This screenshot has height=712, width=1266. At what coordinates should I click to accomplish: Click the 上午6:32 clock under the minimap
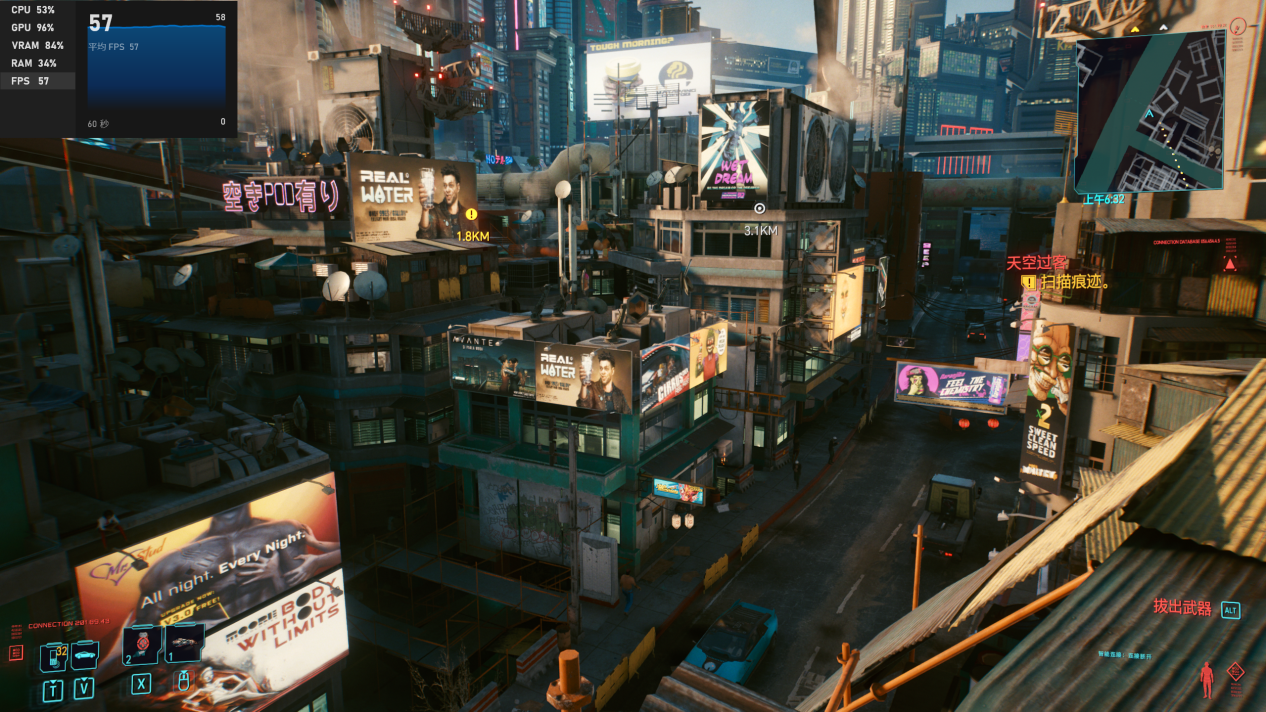[1103, 199]
